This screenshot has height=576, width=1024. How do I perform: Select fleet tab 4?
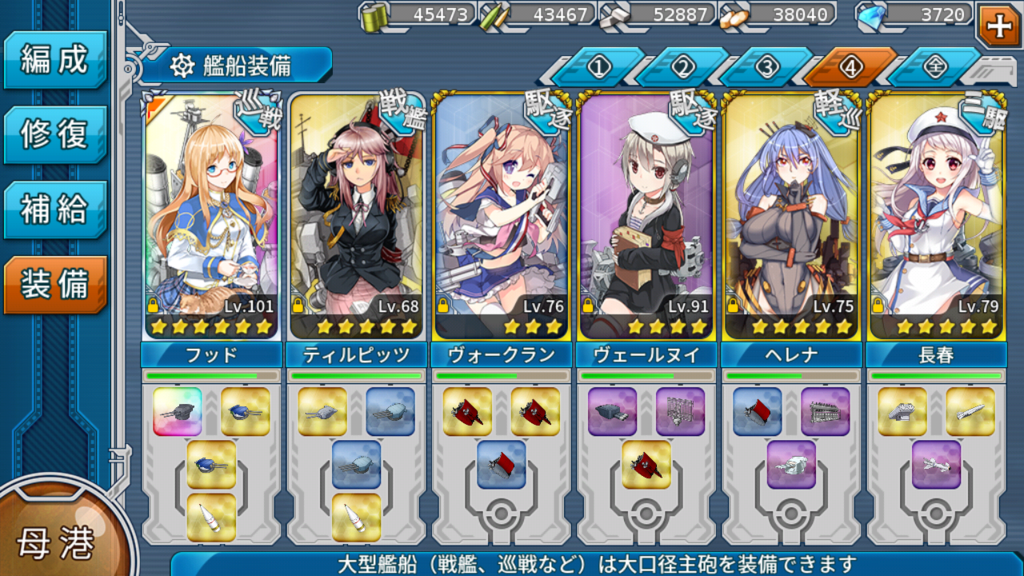tap(851, 68)
